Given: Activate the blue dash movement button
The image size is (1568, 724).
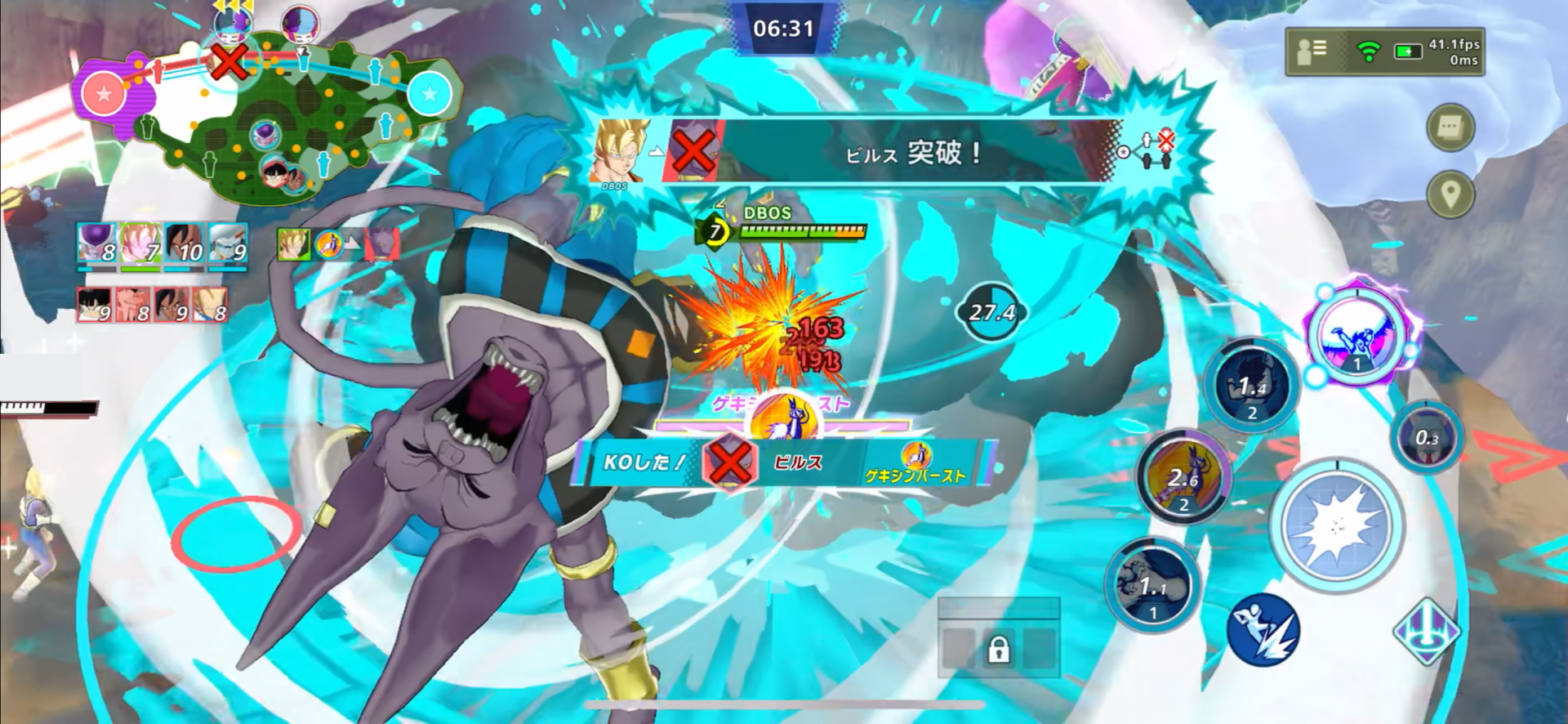Looking at the screenshot, I should [1263, 630].
